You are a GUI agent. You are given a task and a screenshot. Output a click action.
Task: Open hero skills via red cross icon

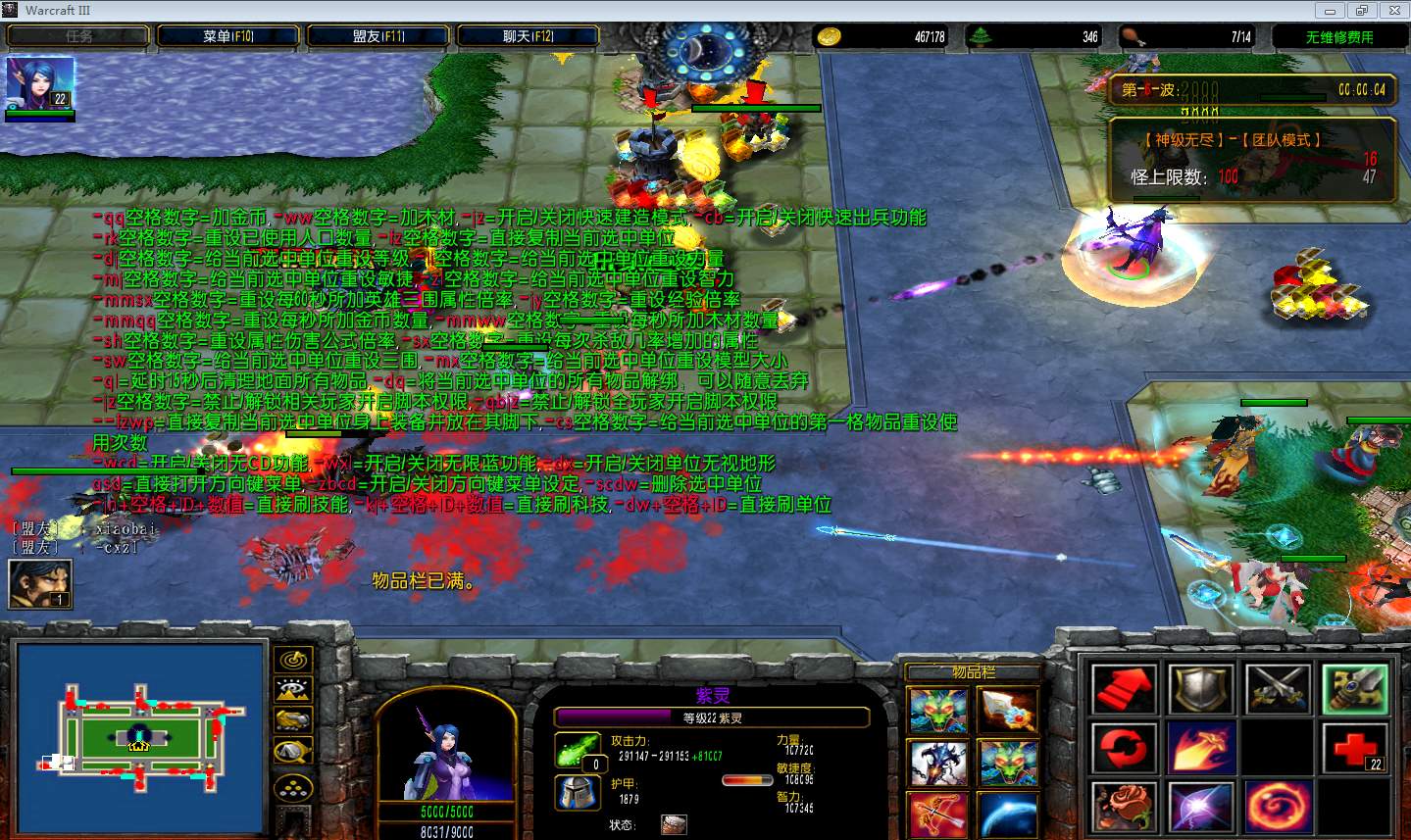pyautogui.click(x=1355, y=750)
